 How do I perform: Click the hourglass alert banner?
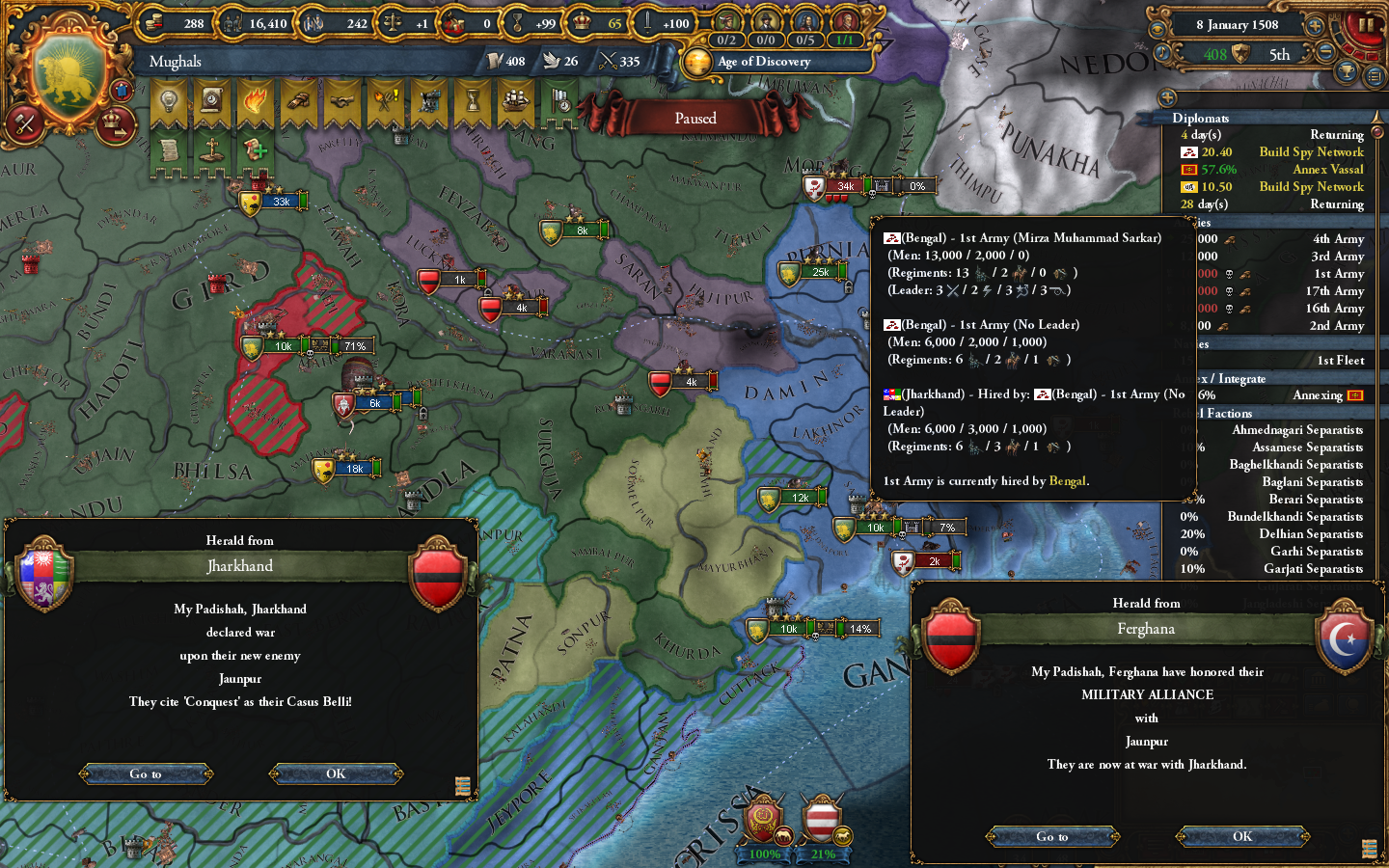[473, 101]
